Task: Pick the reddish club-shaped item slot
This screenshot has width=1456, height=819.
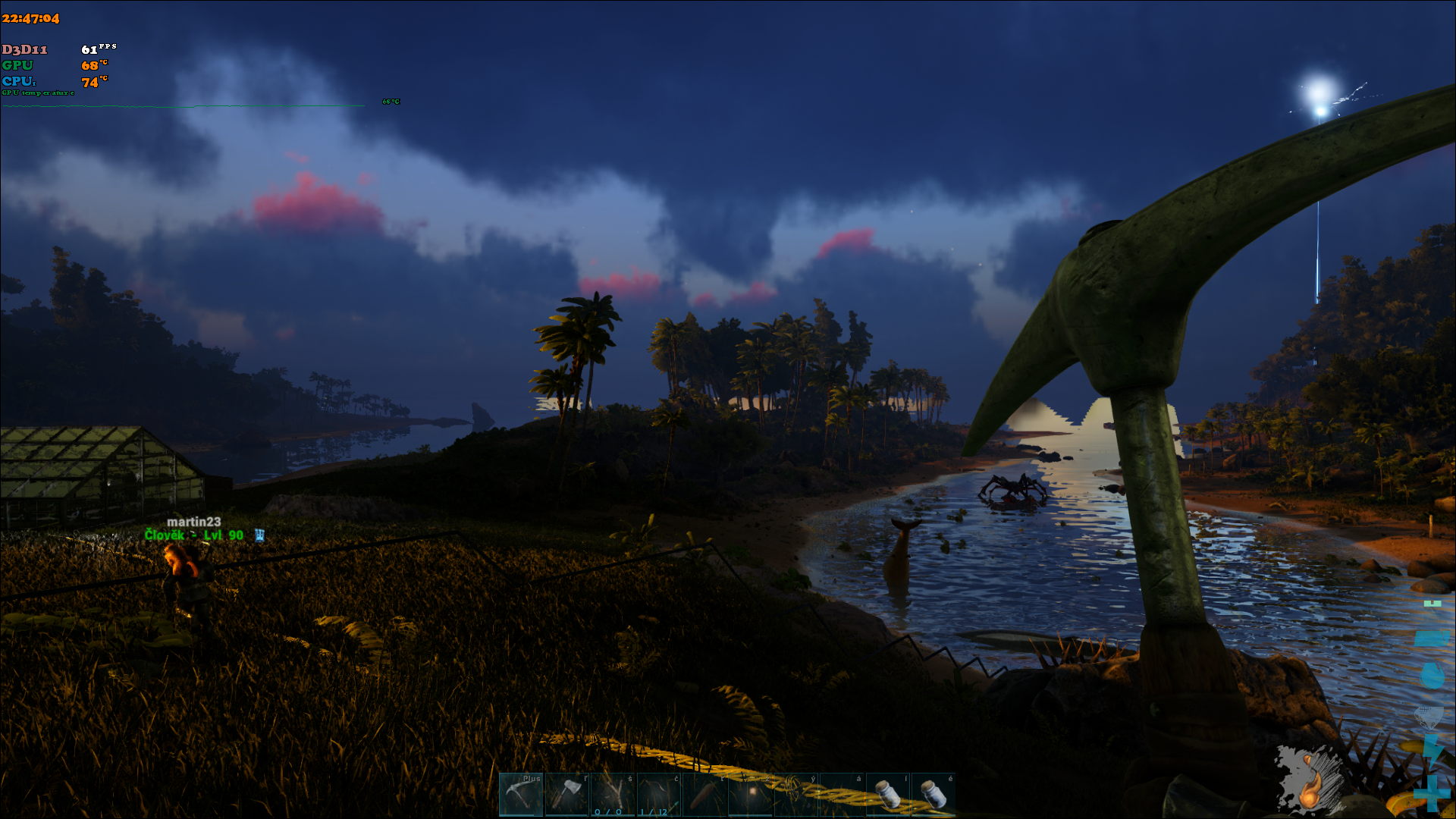Action: [x=704, y=794]
